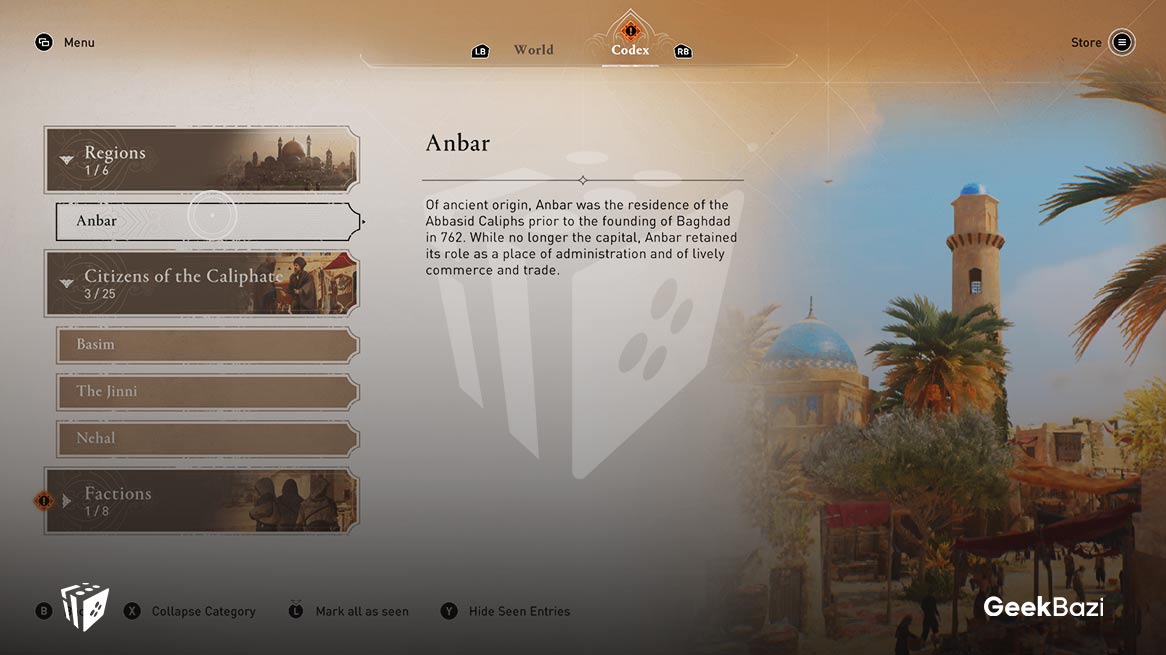Switch to the World tab
Image resolution: width=1166 pixels, height=655 pixels.
(x=533, y=50)
